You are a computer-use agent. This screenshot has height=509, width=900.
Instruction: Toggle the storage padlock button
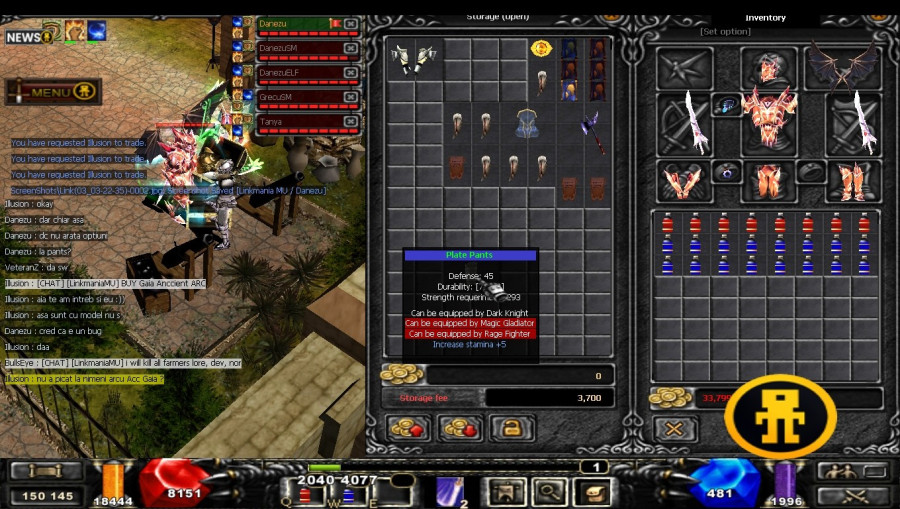click(x=511, y=429)
